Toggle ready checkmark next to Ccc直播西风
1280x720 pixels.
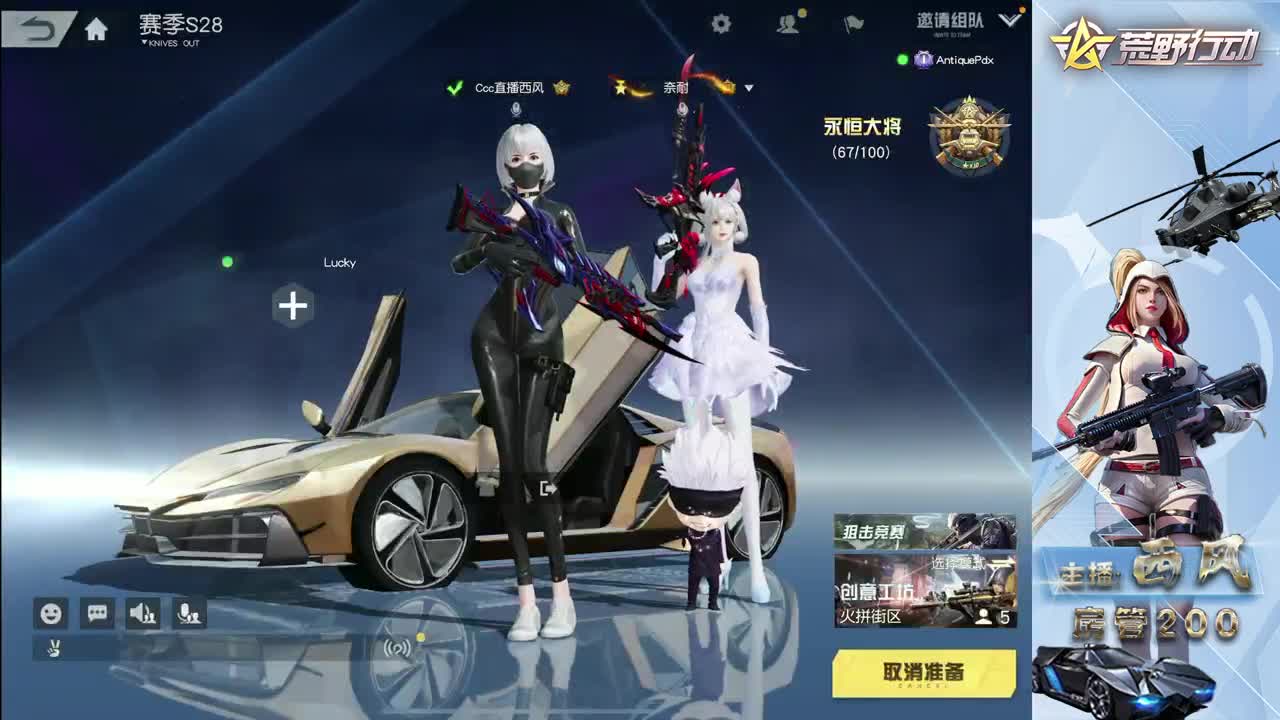coord(454,87)
